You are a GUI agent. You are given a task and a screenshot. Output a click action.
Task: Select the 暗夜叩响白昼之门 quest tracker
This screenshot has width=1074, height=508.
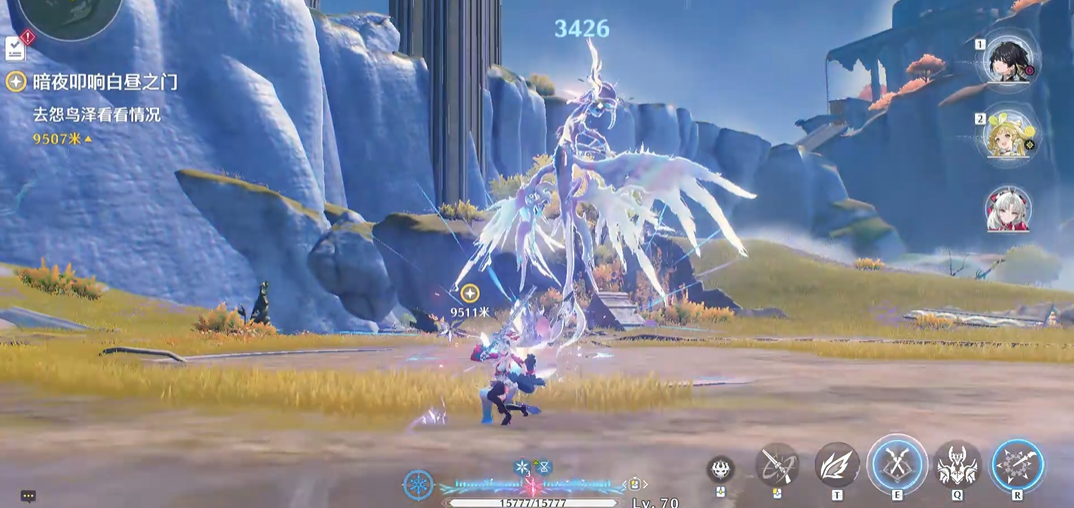click(x=93, y=82)
